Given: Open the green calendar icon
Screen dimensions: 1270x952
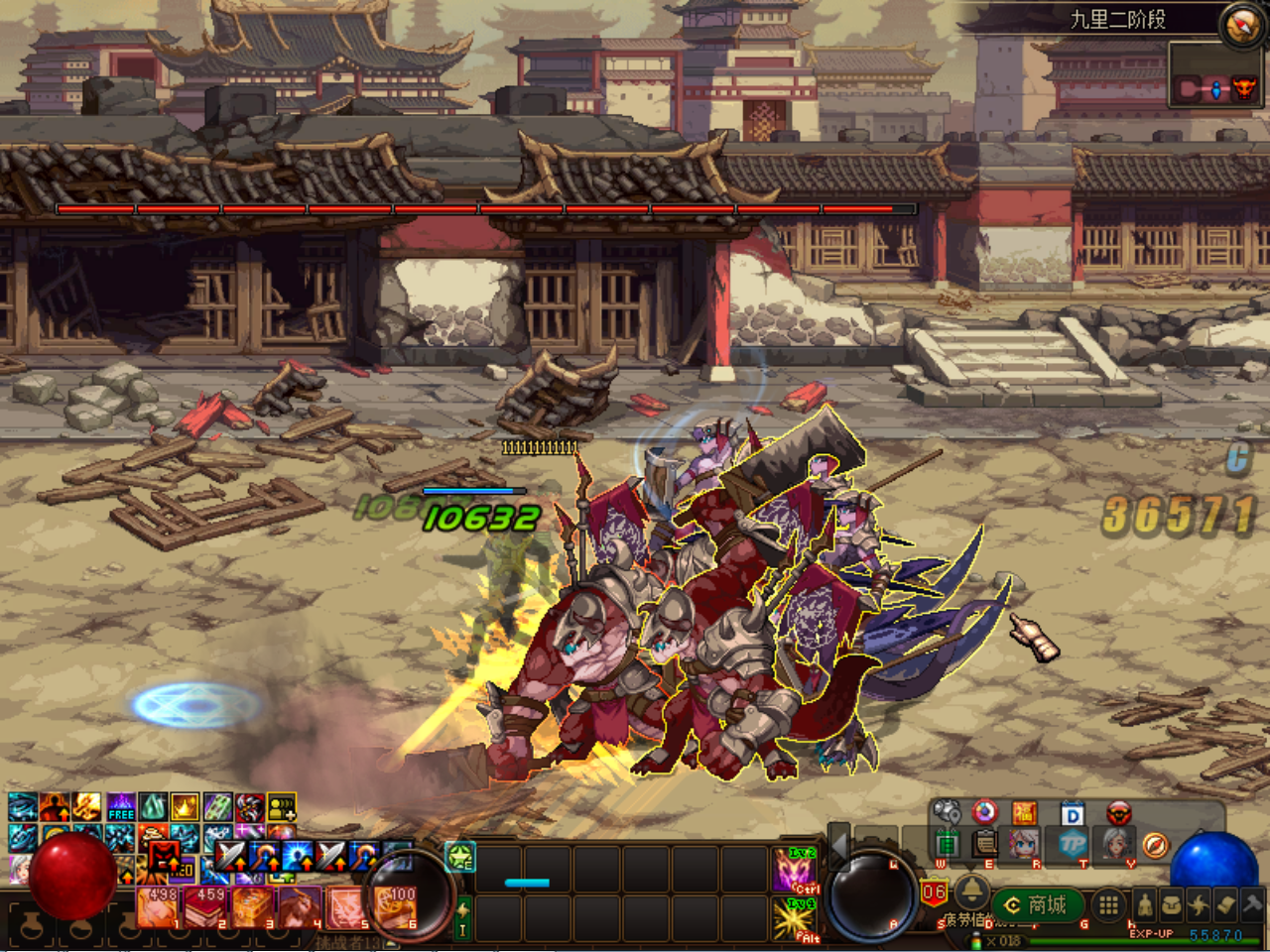Looking at the screenshot, I should click(x=947, y=845).
